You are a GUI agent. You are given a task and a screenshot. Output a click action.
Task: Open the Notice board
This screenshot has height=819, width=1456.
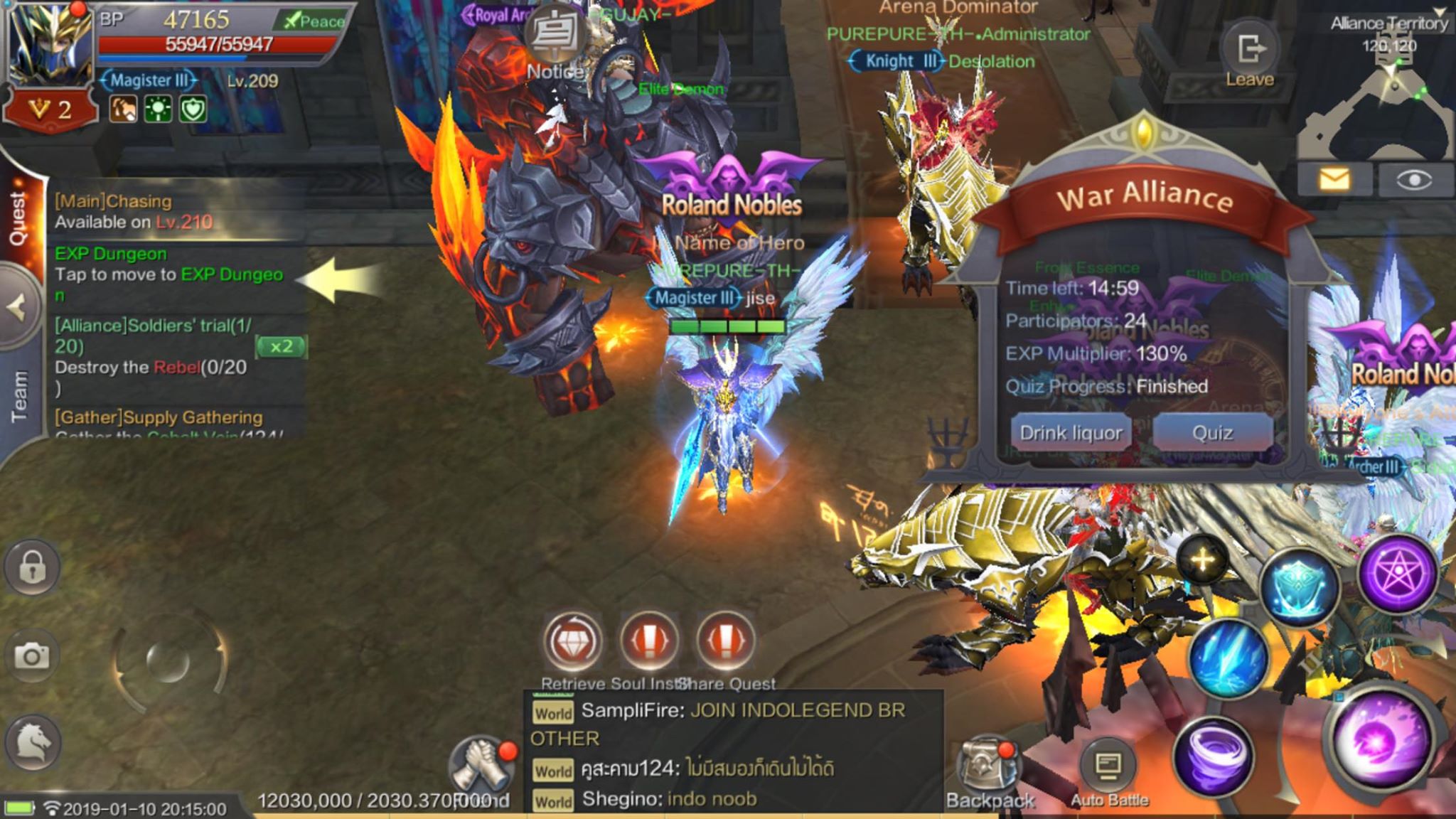coord(556,44)
